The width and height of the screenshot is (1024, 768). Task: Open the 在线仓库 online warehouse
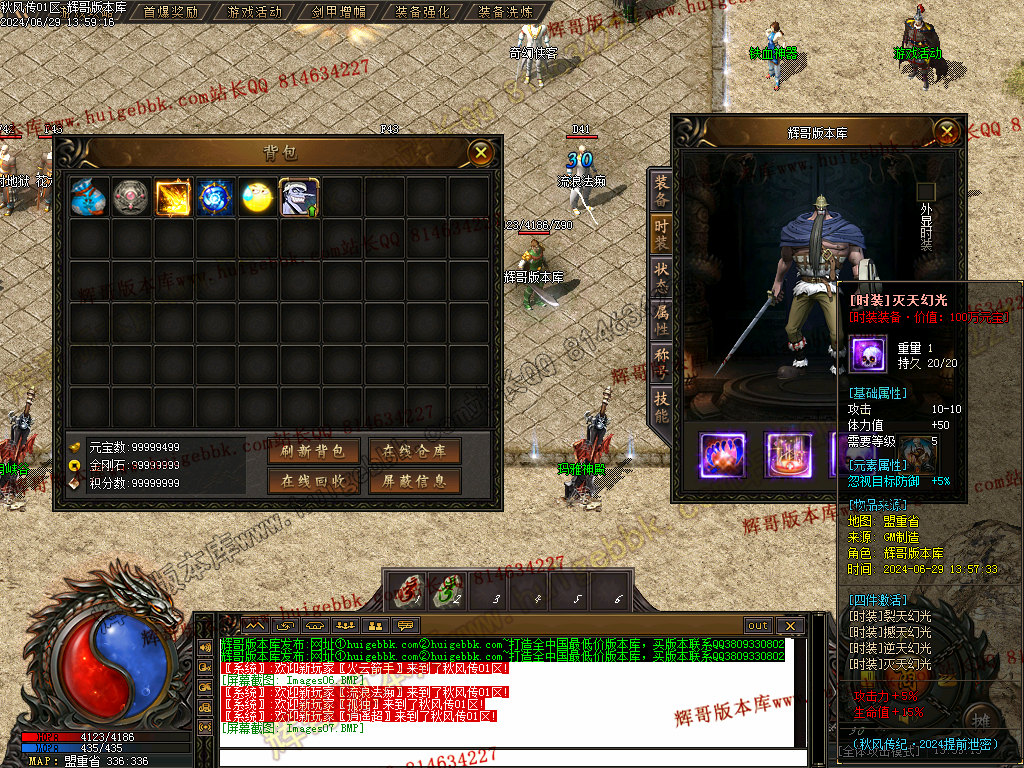click(x=414, y=452)
